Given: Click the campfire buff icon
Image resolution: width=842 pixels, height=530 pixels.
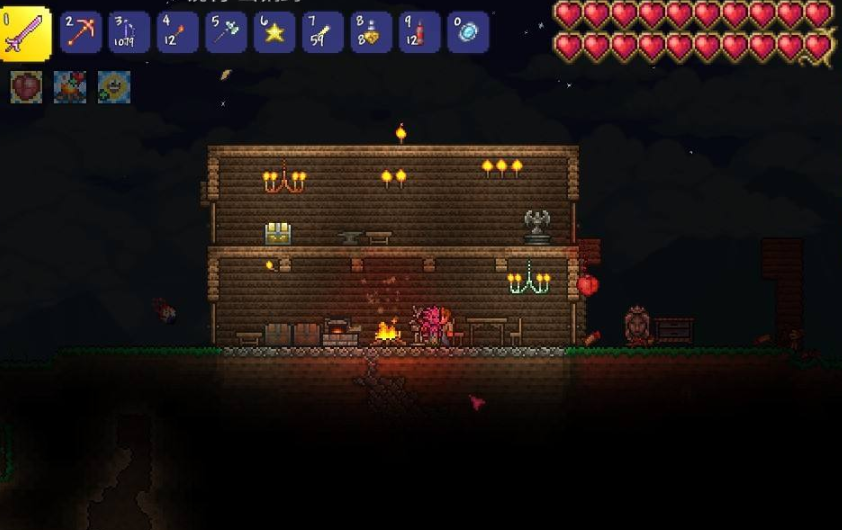Looking at the screenshot, I should coord(70,88).
